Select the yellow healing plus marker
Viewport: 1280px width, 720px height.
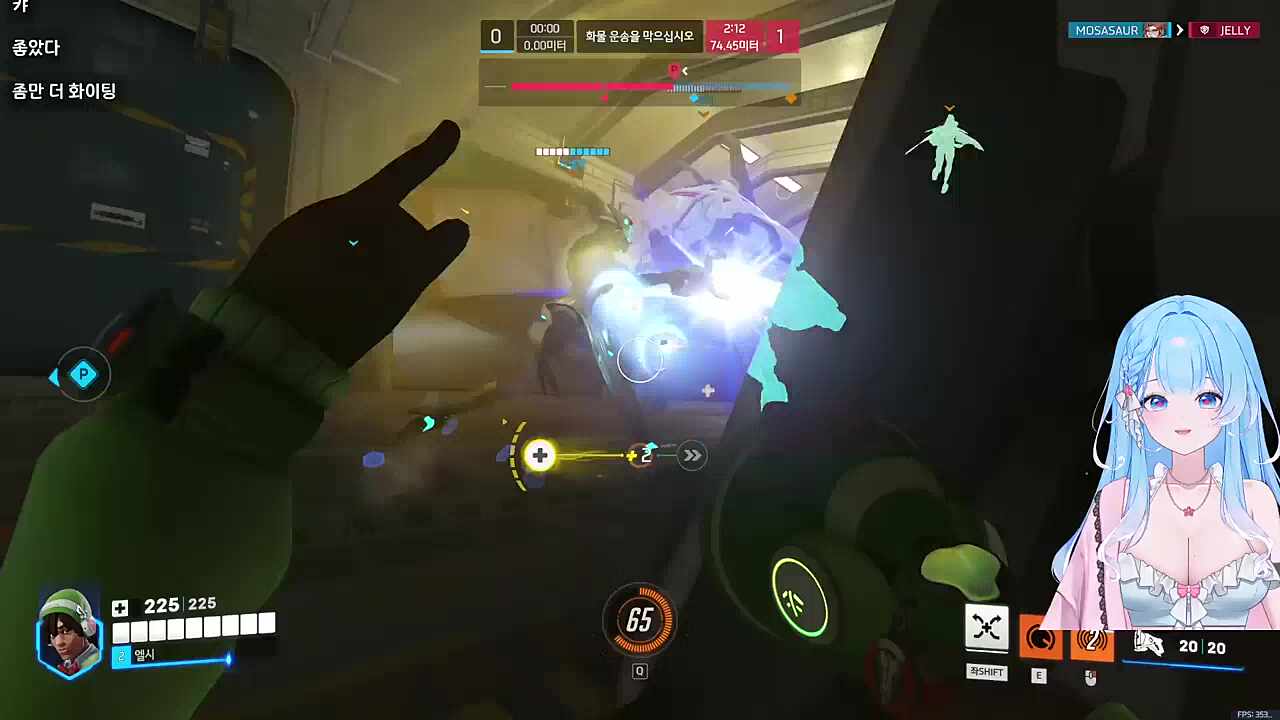pos(540,456)
